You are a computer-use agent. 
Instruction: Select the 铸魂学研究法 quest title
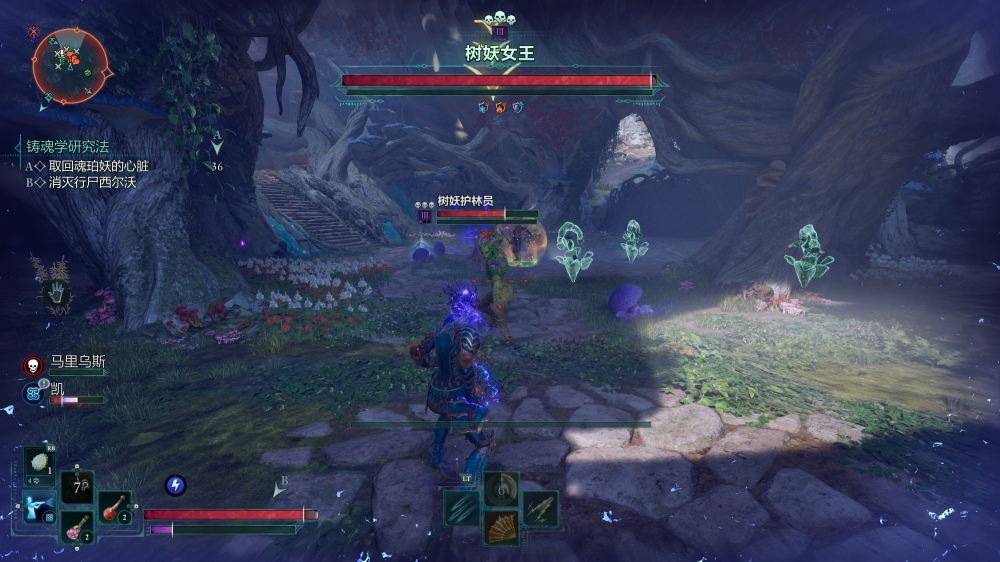point(67,147)
